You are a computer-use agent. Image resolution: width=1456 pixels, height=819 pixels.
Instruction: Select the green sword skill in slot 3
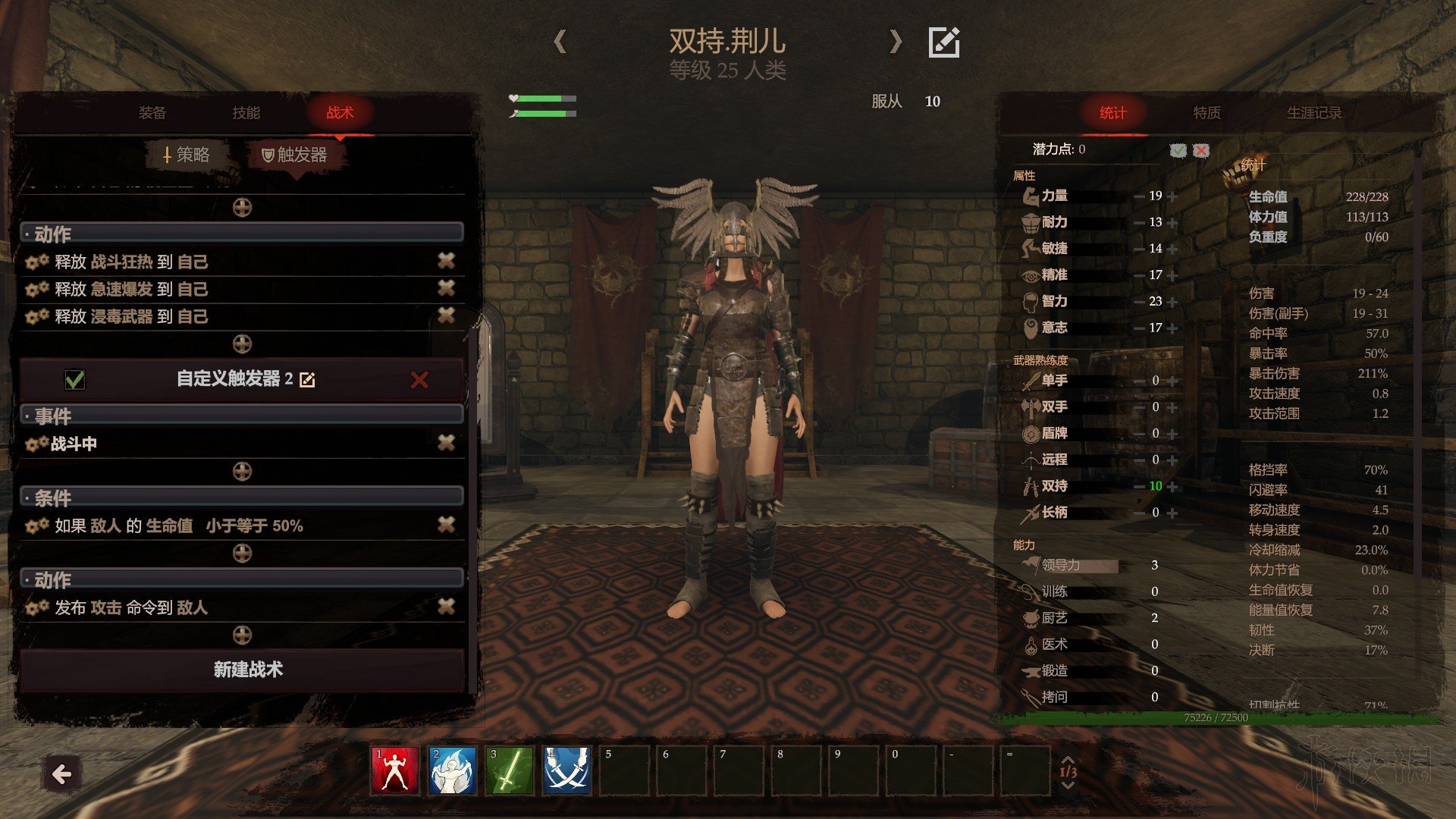(510, 771)
